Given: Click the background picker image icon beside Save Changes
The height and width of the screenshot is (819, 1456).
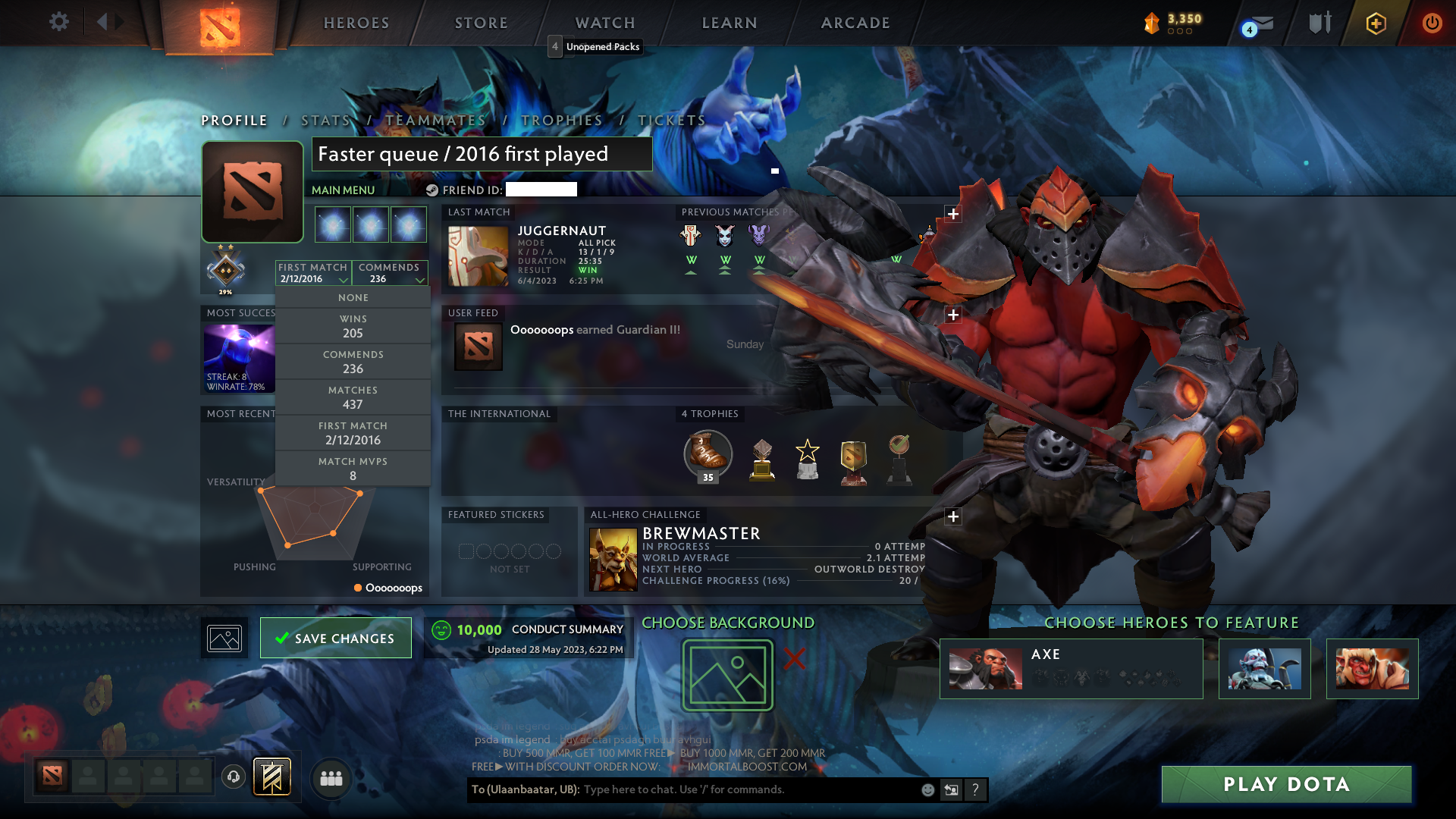Looking at the screenshot, I should pos(224,638).
